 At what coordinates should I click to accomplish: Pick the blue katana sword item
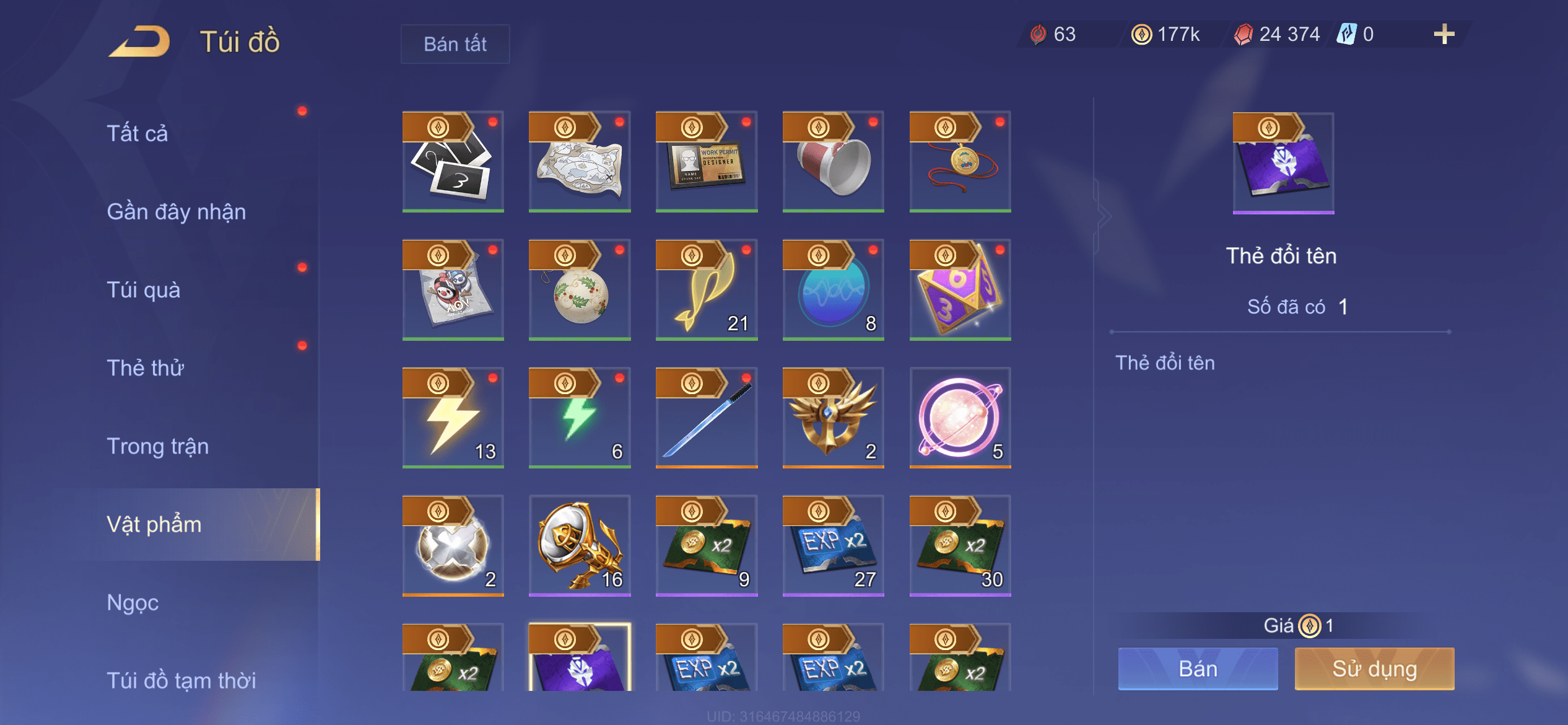click(707, 418)
